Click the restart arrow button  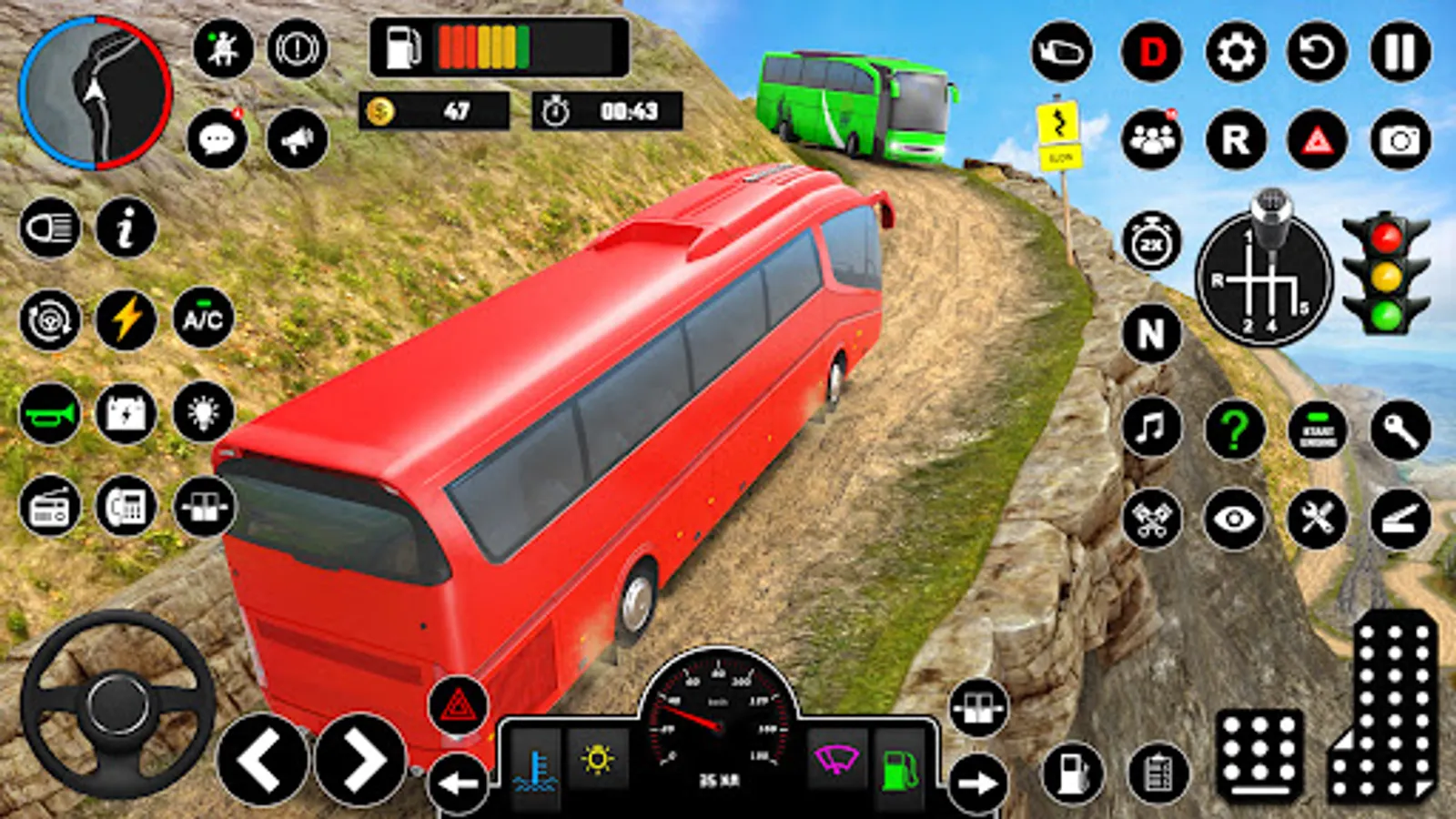[x=1317, y=52]
